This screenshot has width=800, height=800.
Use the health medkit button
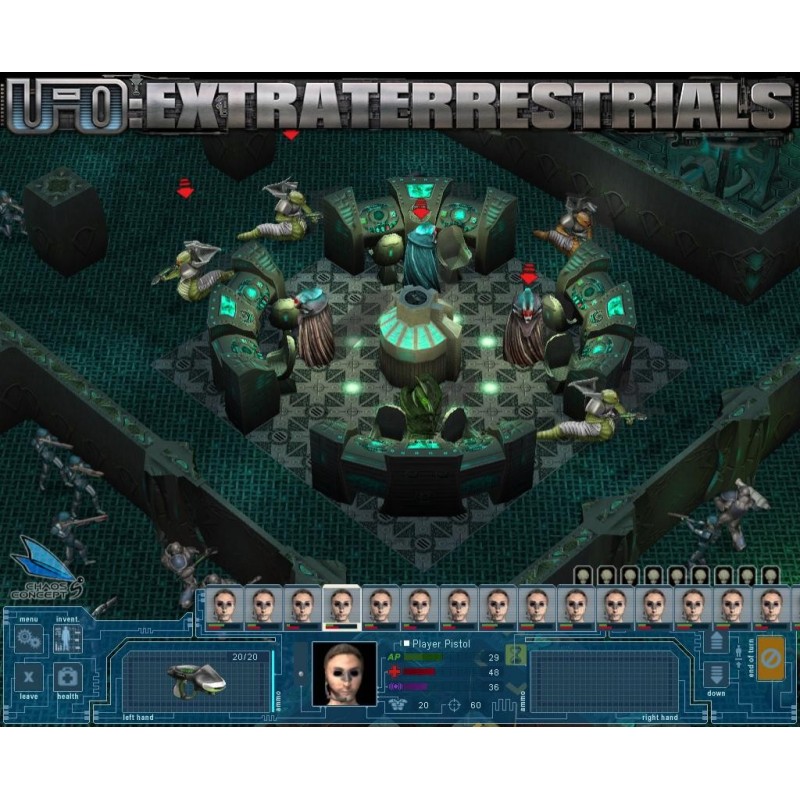67,677
